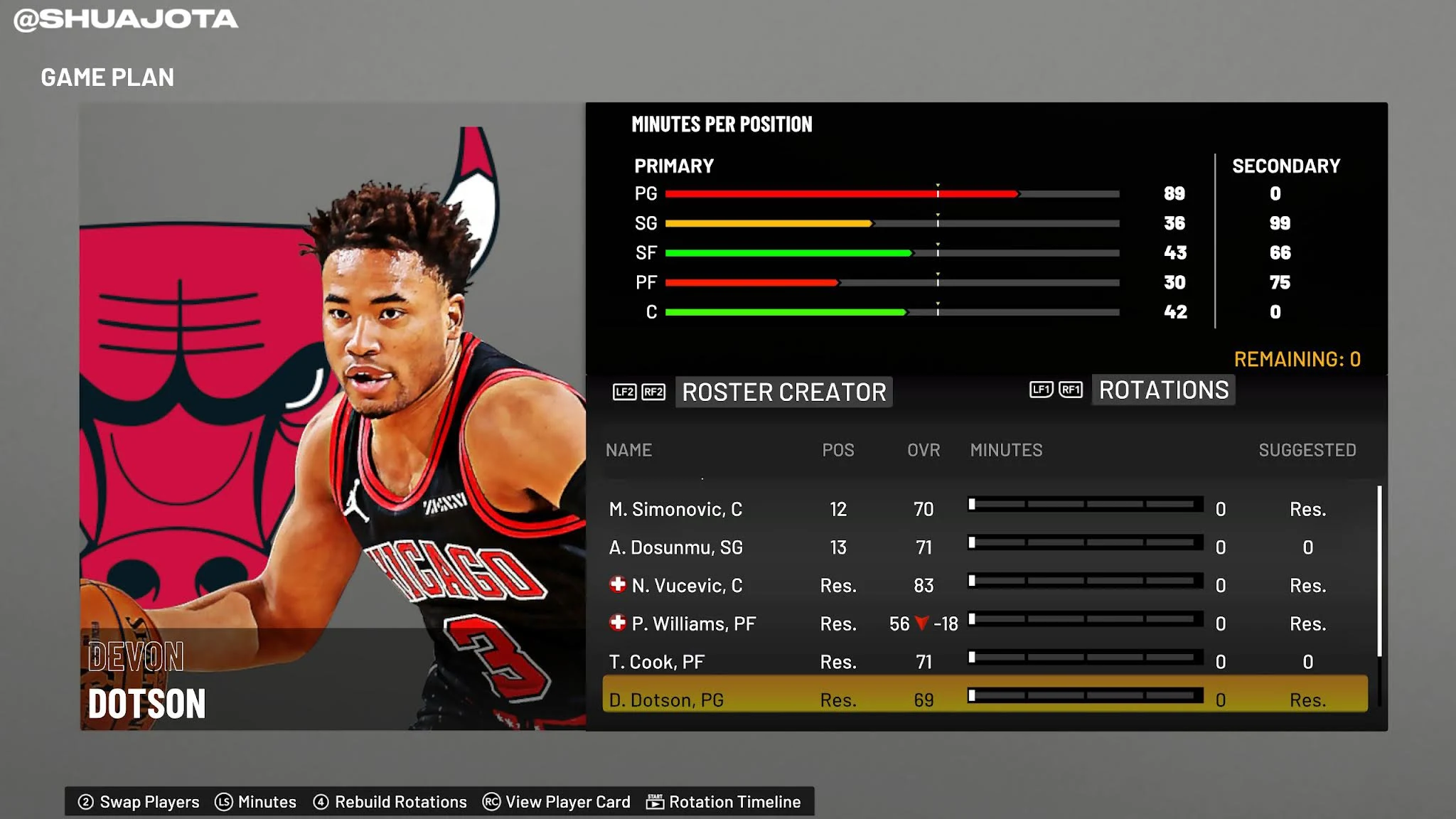Switch to the Roster Creator tab

tap(783, 392)
